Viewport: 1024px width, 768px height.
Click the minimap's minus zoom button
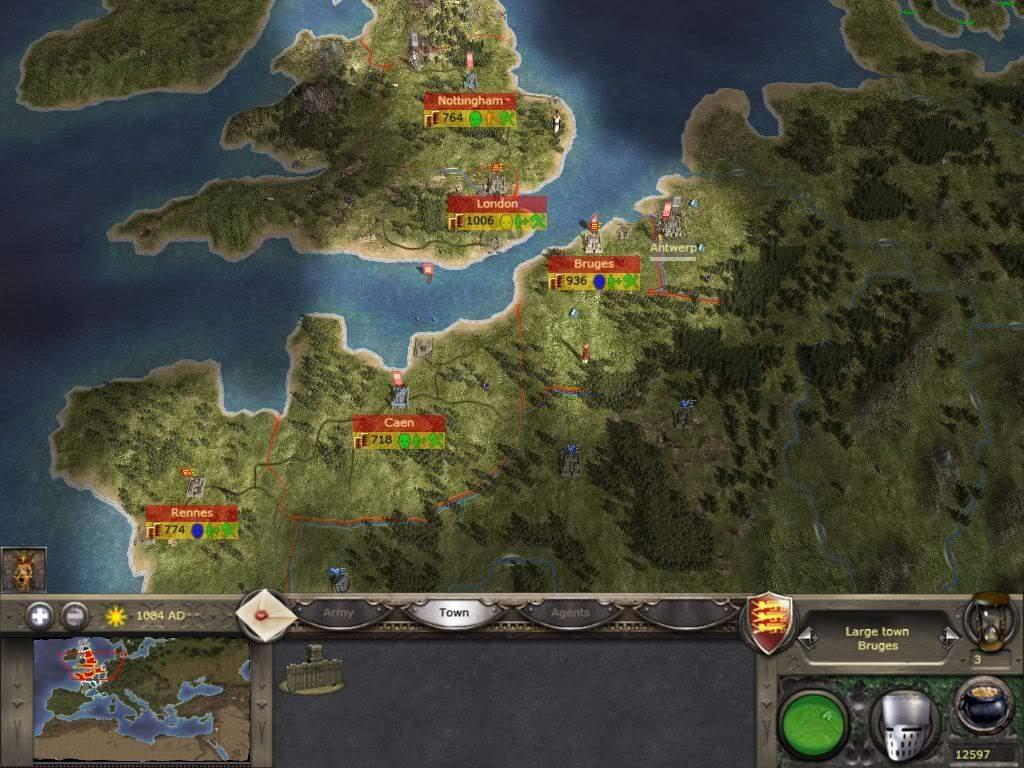(74, 616)
